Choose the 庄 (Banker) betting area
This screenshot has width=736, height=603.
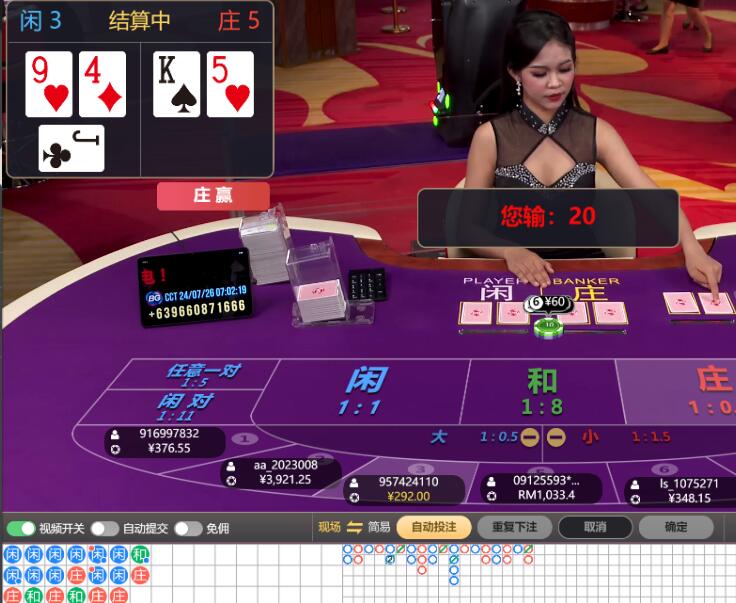(700, 390)
